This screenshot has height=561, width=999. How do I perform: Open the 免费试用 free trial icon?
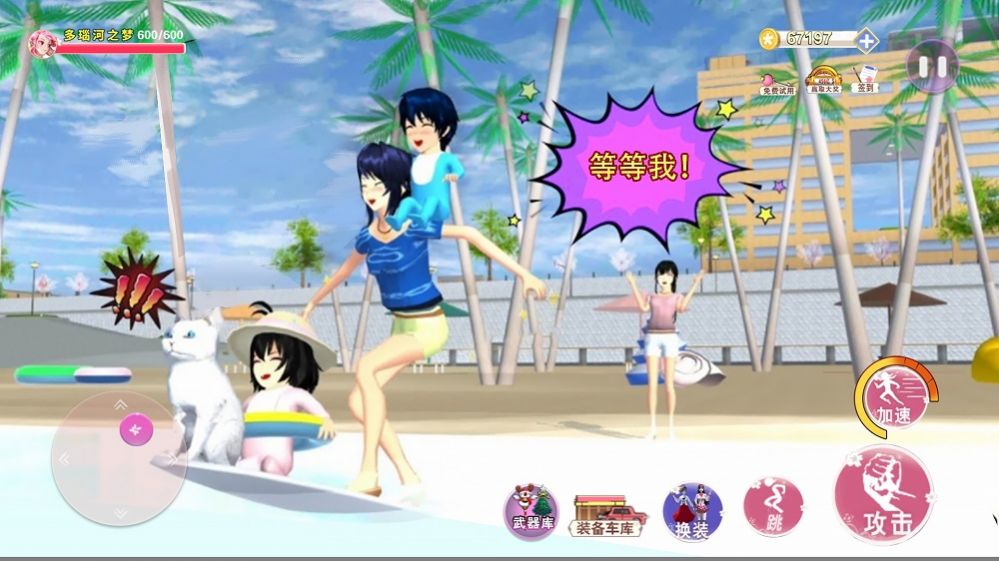coord(778,80)
